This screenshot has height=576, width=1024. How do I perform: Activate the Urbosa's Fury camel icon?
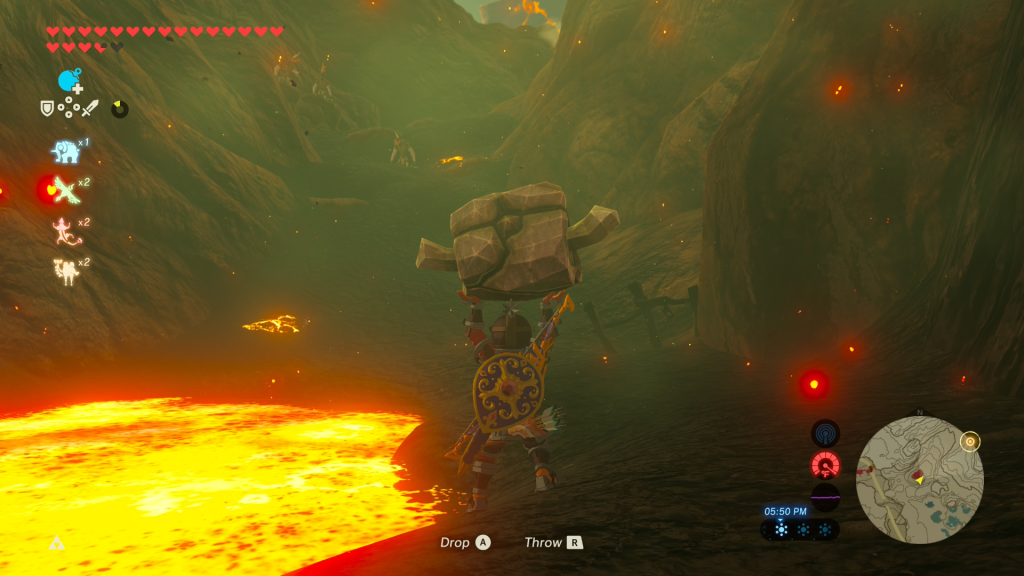tap(65, 270)
